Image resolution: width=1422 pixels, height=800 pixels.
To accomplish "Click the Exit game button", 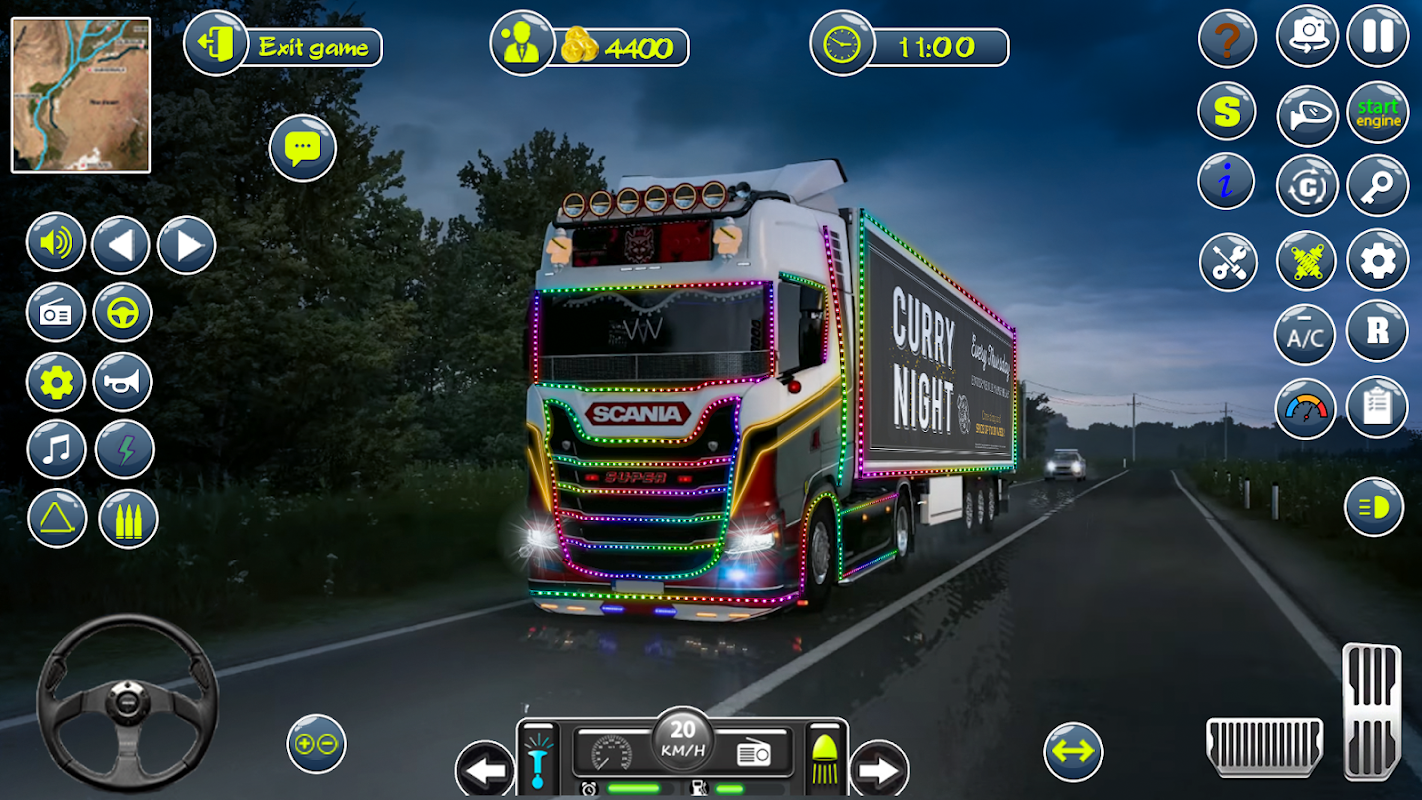I will (x=283, y=46).
